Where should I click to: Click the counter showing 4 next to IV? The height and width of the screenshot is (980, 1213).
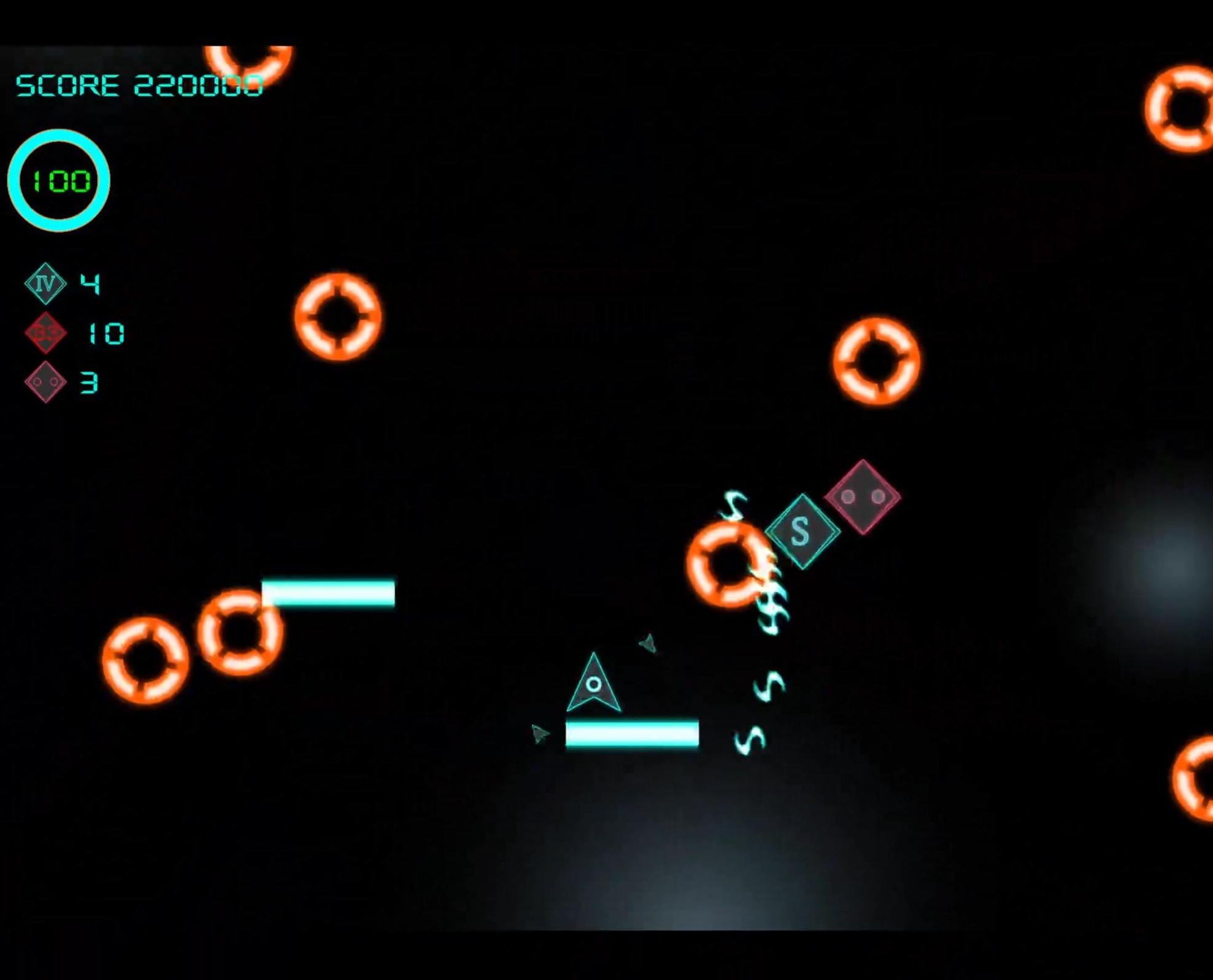coord(91,284)
